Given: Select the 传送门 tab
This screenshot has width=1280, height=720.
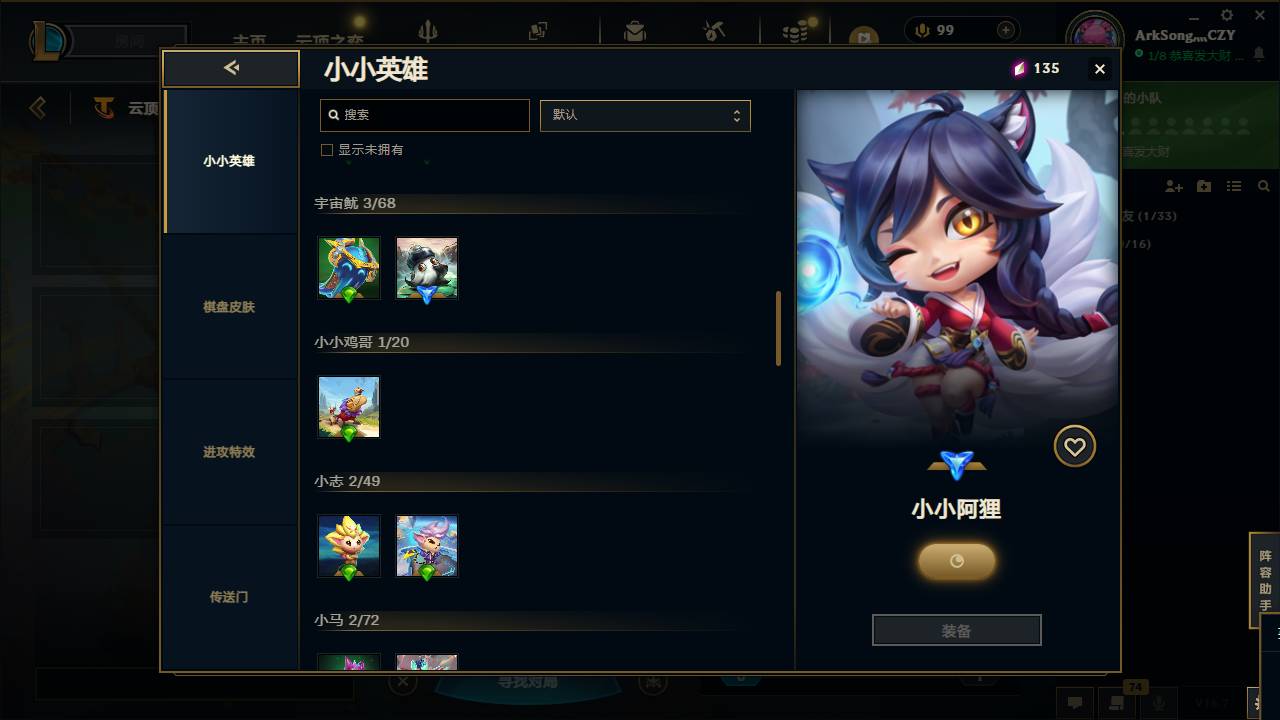Looking at the screenshot, I should click(230, 597).
